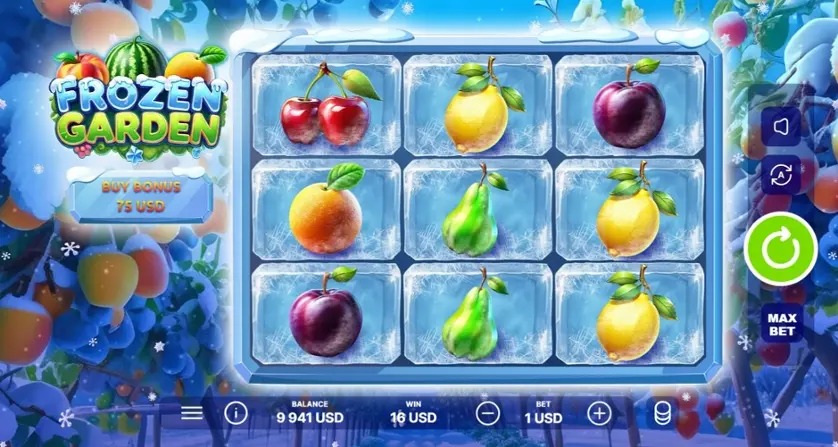Set the wager with Max Bet

pos(781,323)
